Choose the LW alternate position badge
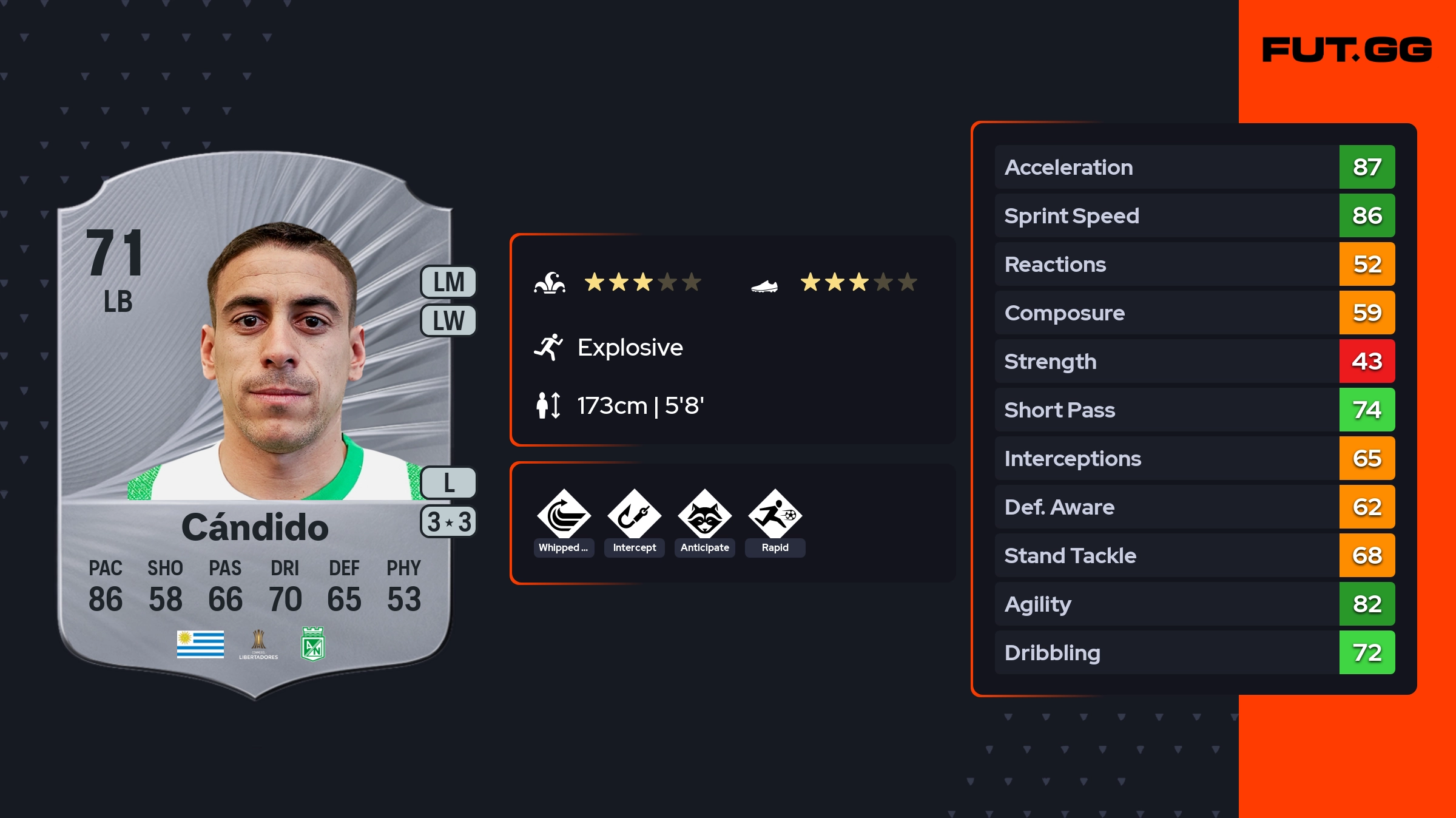Viewport: 1456px width, 818px height. point(448,320)
